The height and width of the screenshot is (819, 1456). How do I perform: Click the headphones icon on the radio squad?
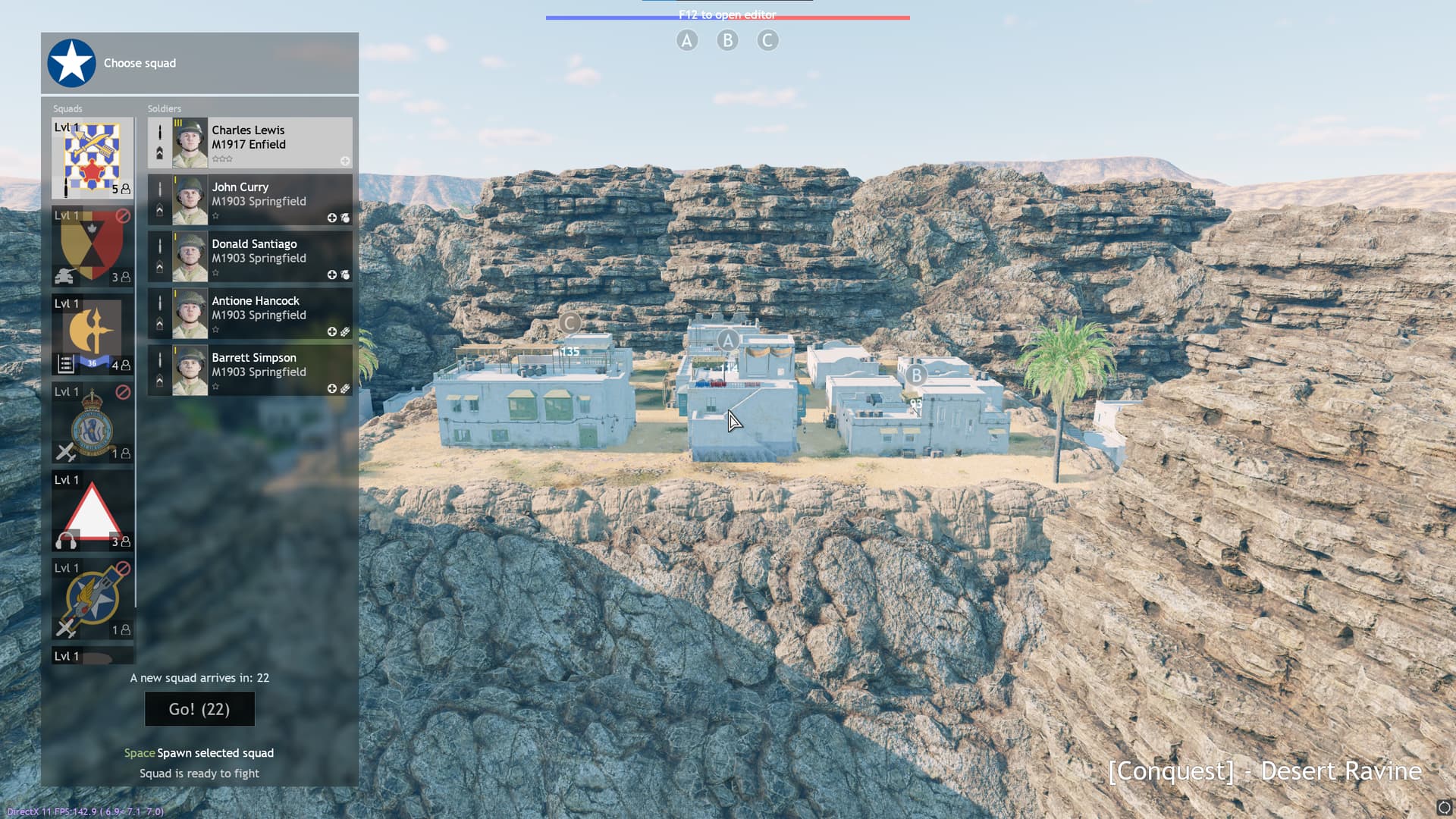(x=64, y=540)
